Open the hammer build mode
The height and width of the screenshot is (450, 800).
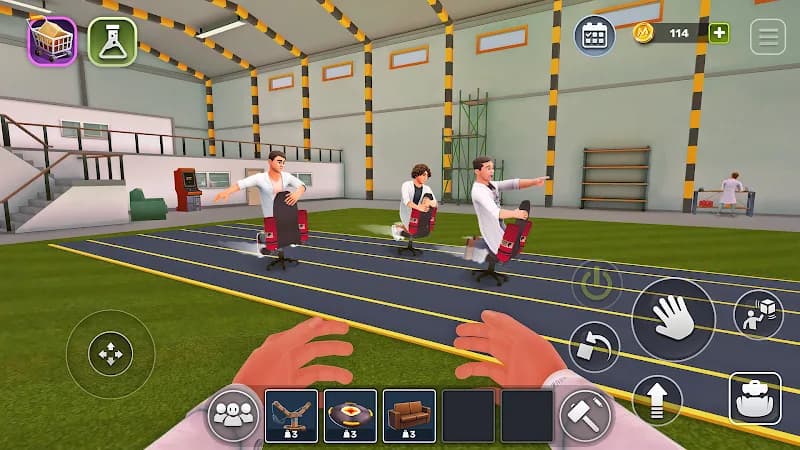(584, 415)
